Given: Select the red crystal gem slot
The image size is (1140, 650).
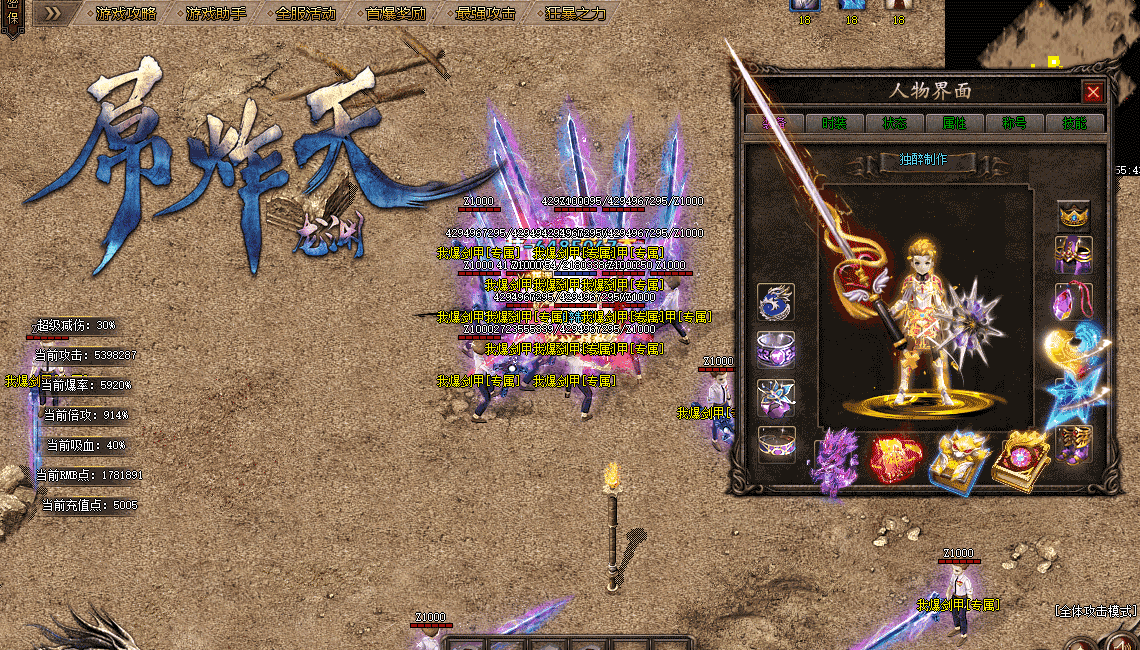Looking at the screenshot, I should (x=893, y=460).
